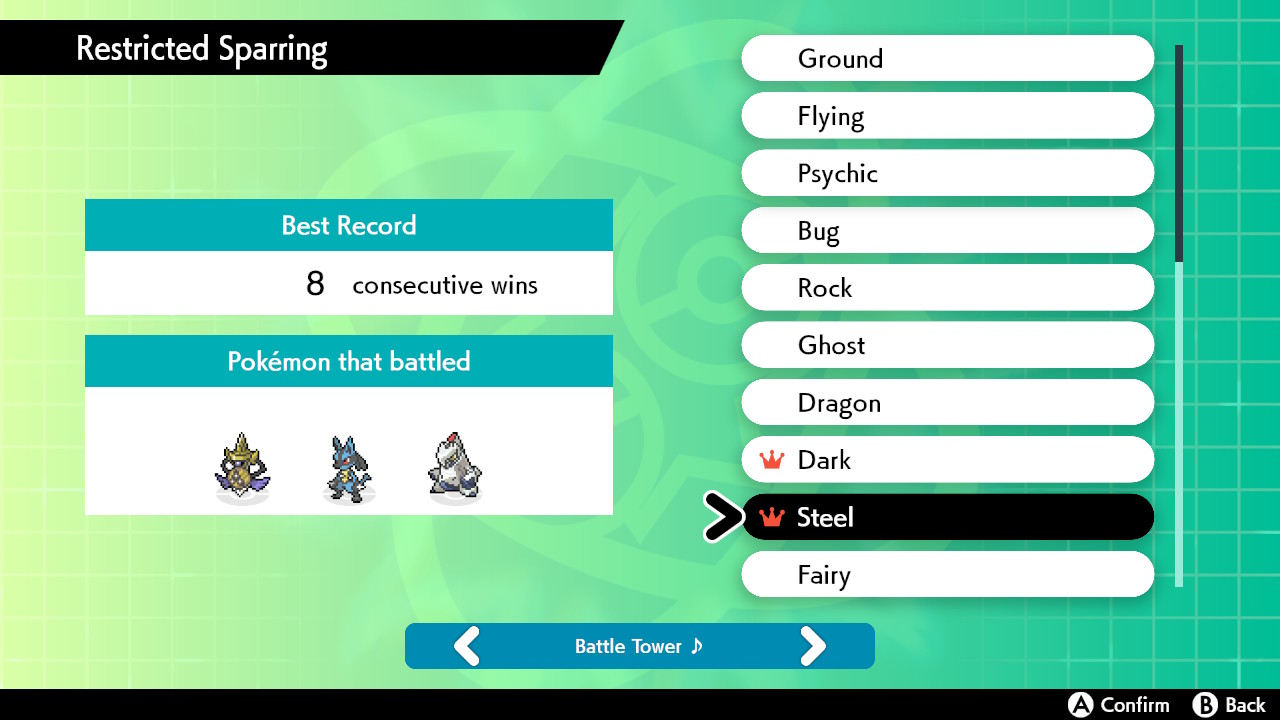Click the right arrow beside Battle Tower
Viewport: 1280px width, 720px height.
click(813, 646)
